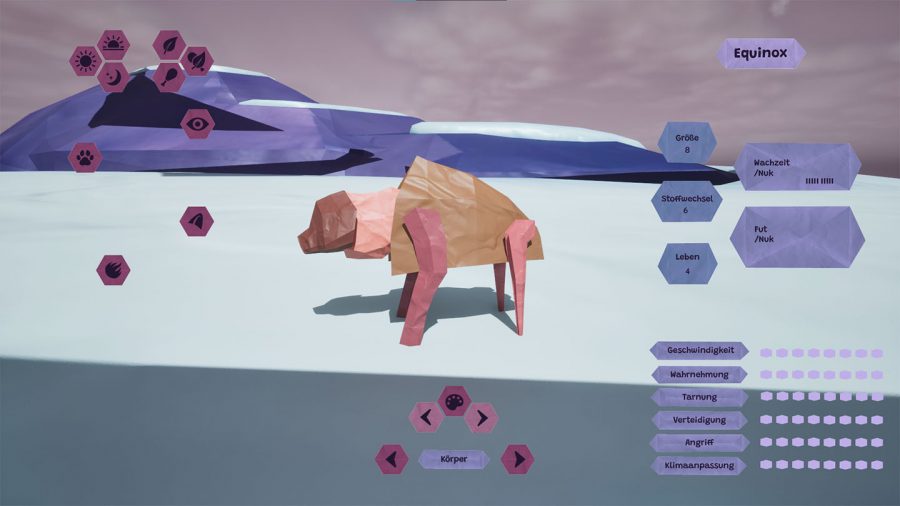Select the shark fin hexagon icon

[x=197, y=221]
